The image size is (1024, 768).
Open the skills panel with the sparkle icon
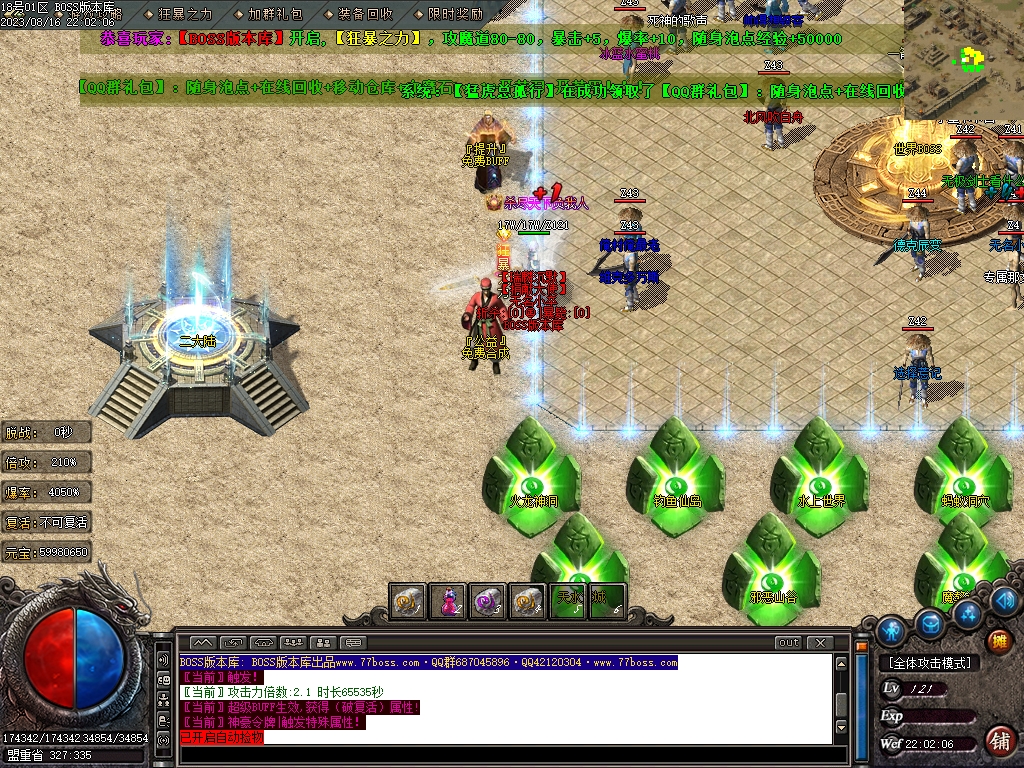pyautogui.click(x=966, y=612)
